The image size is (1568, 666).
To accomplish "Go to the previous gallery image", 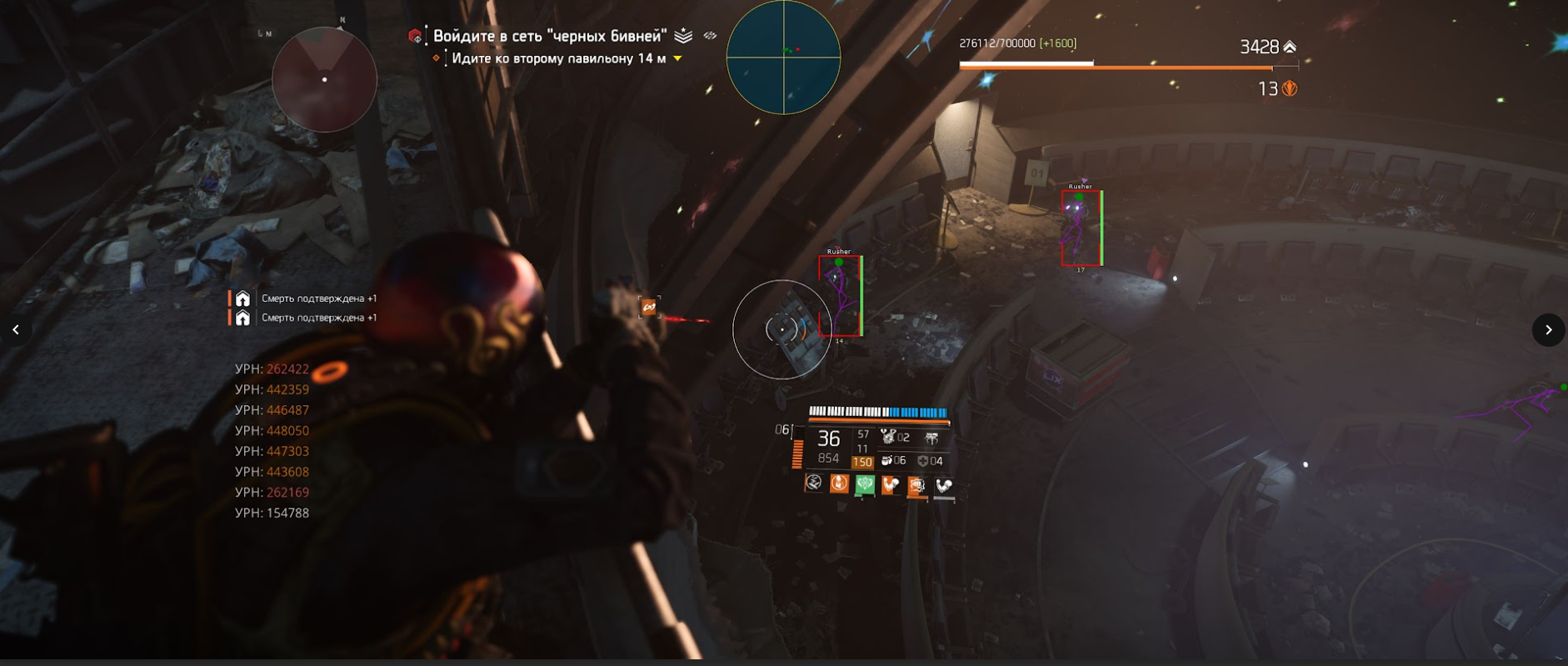I will click(x=16, y=330).
